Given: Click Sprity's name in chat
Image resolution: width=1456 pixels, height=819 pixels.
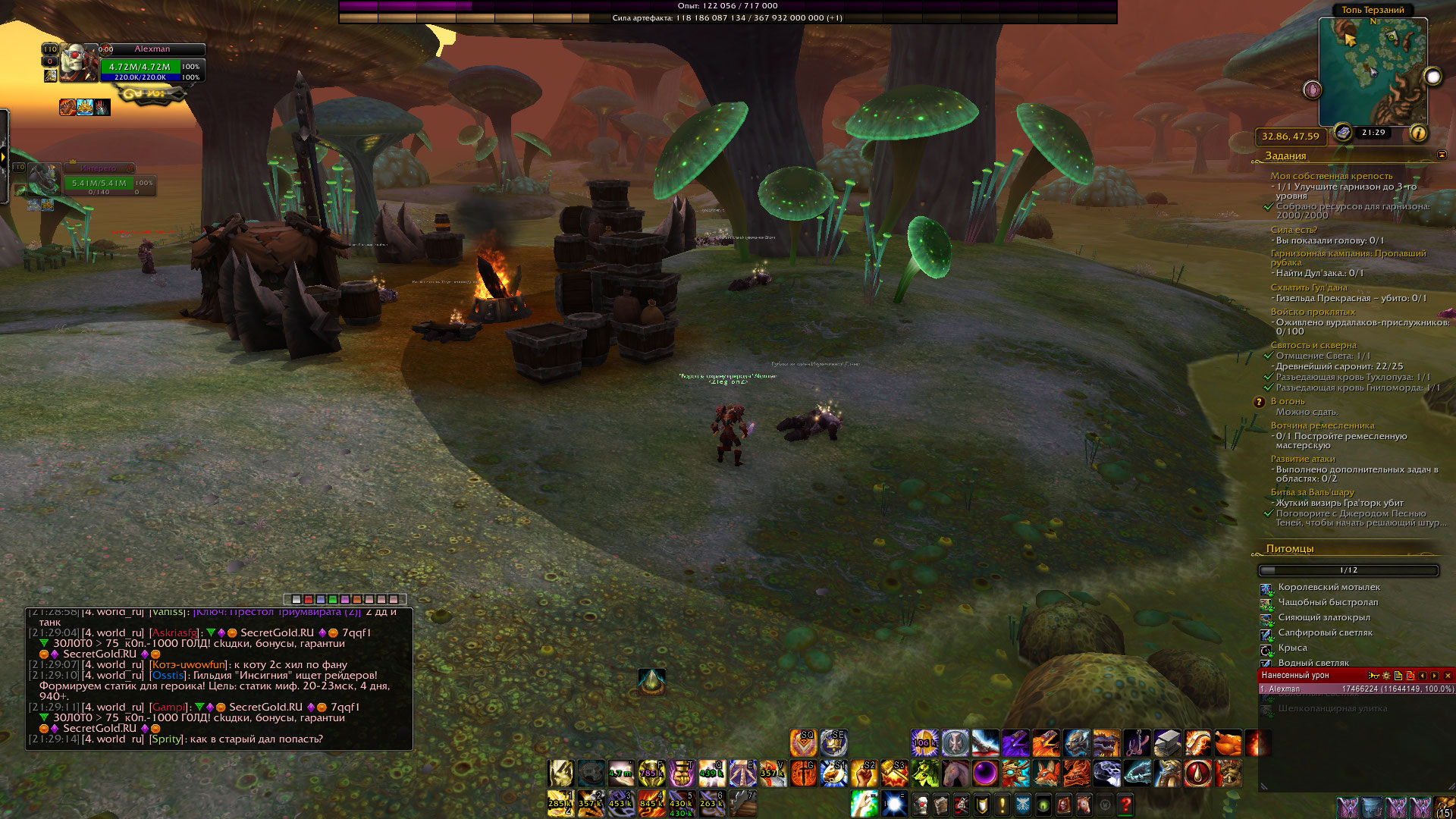Looking at the screenshot, I should [x=166, y=739].
